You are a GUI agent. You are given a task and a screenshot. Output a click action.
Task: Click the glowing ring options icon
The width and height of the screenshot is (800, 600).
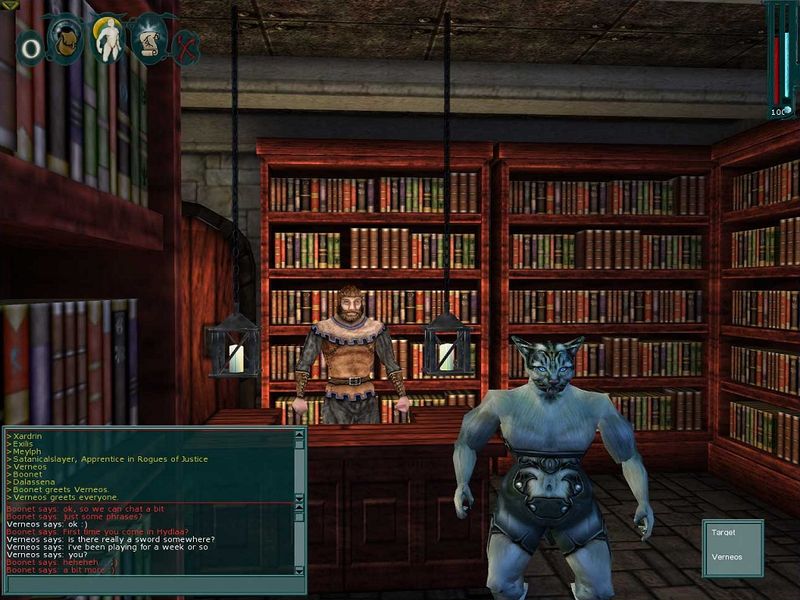tap(31, 47)
